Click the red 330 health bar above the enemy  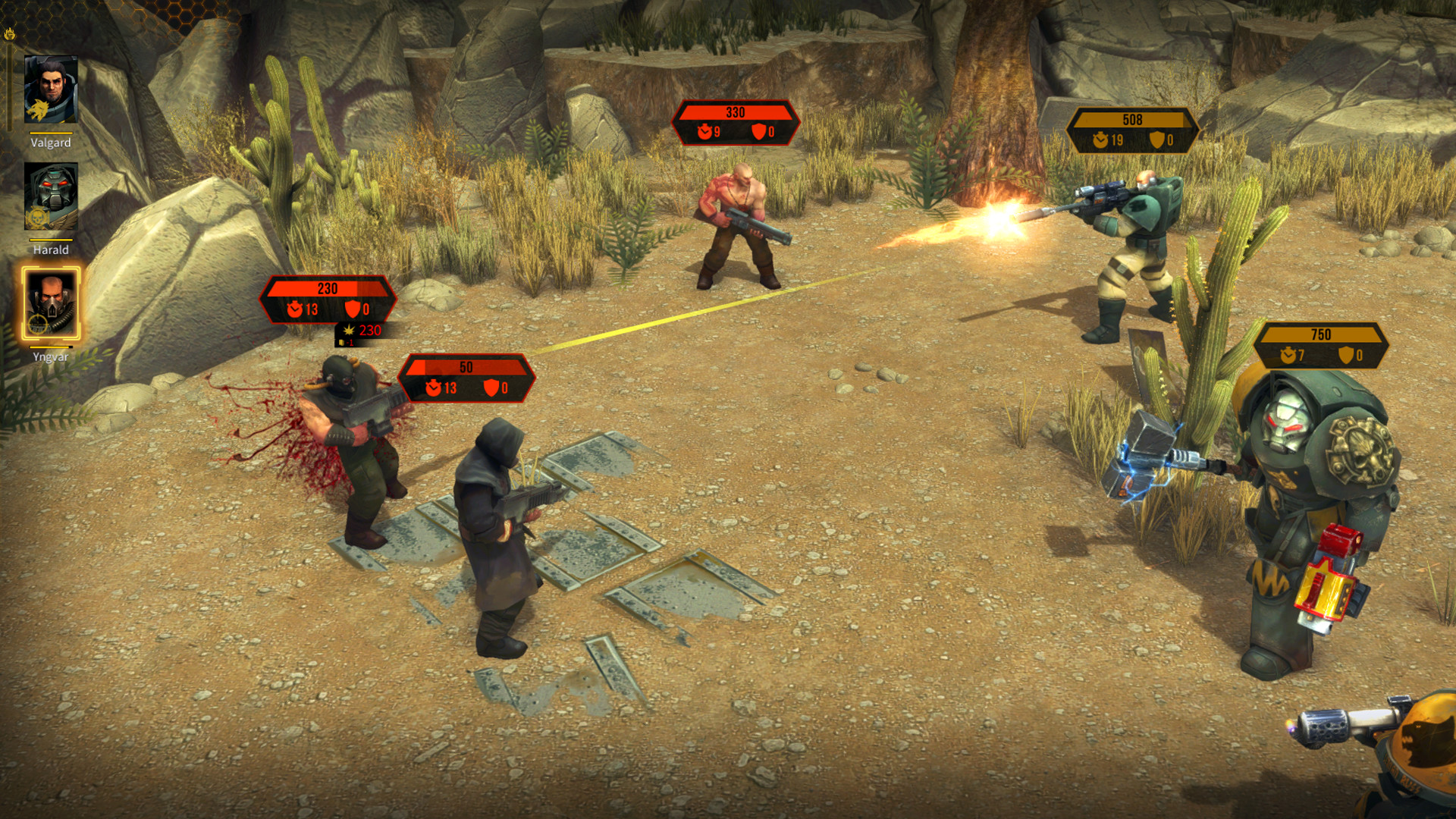[x=734, y=112]
